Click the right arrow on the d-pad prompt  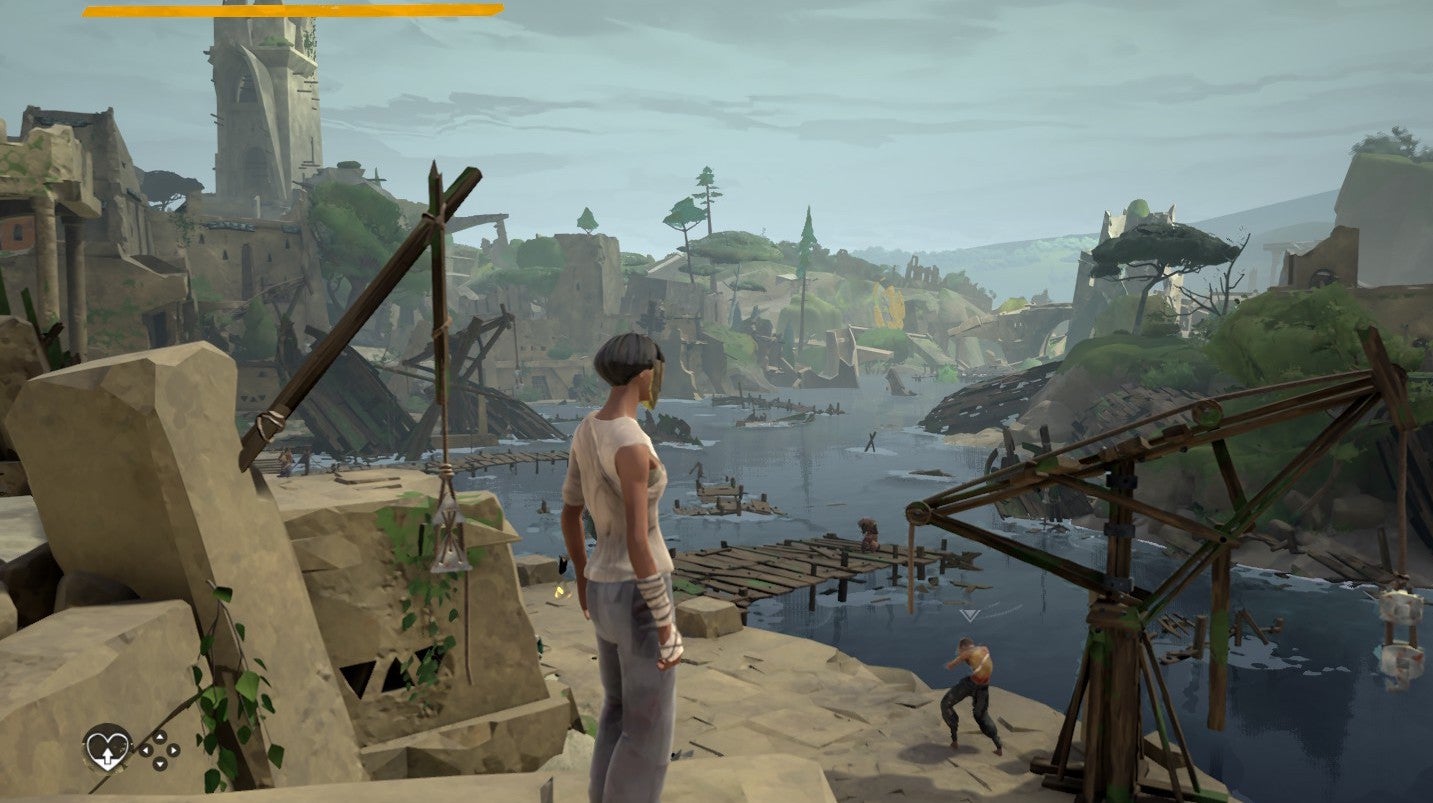pos(172,750)
